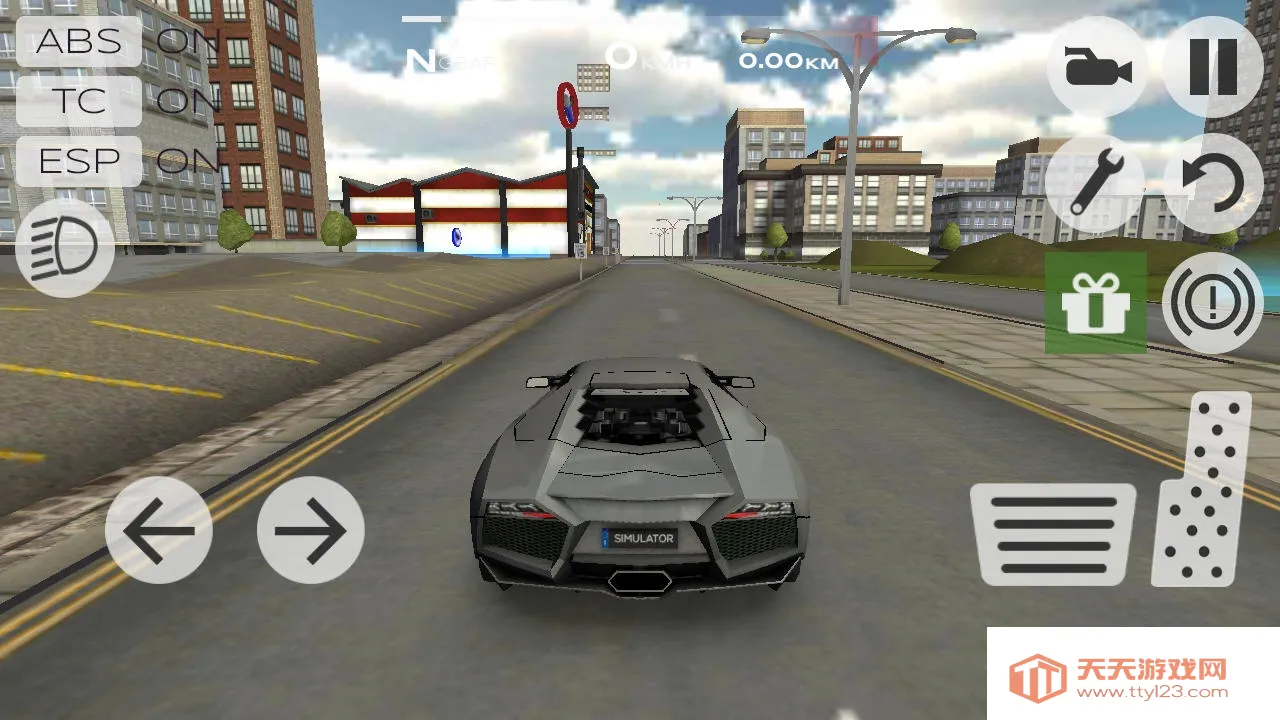Disable ESP assist
Image resolution: width=1280 pixels, height=720 pixels.
80,161
